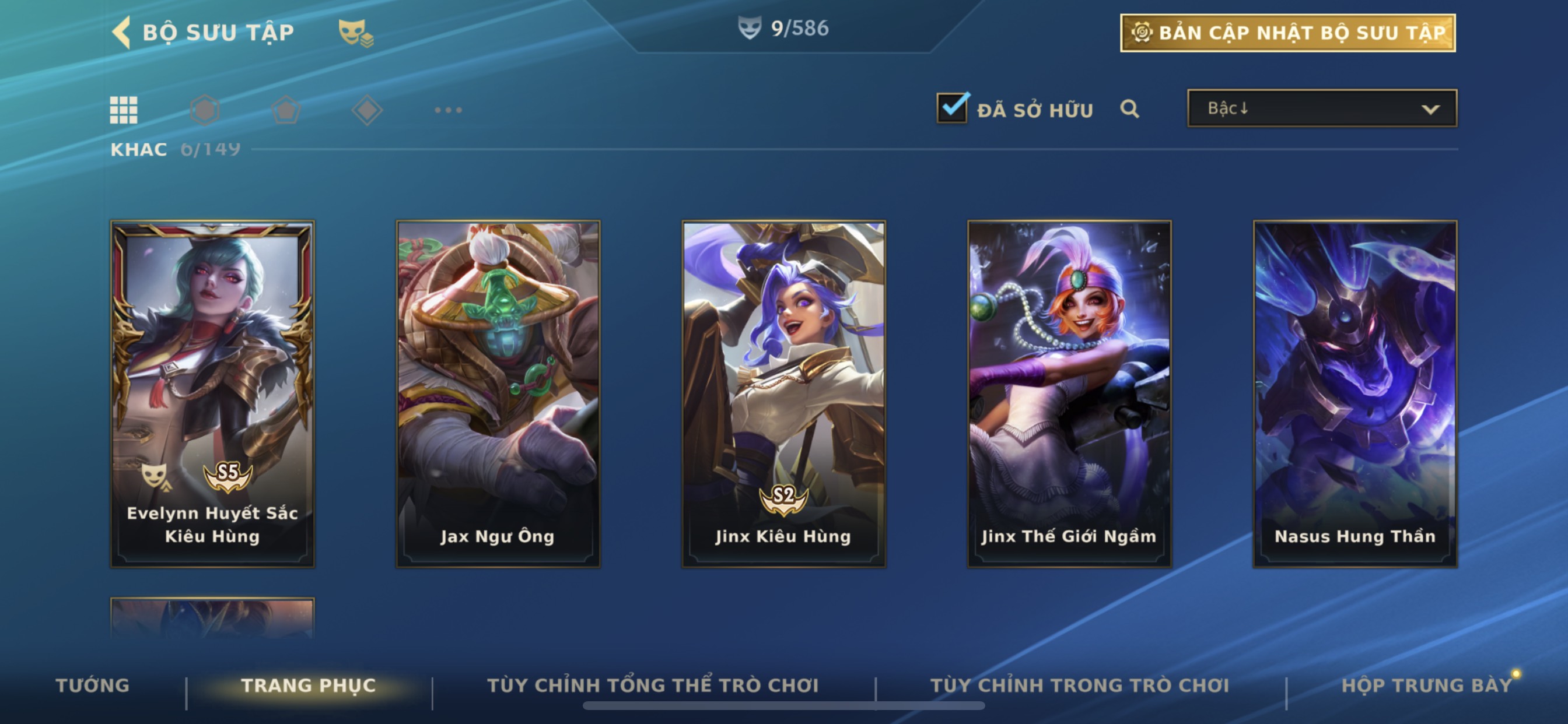The height and width of the screenshot is (724, 1568).
Task: Show more filters with three dots
Action: pyautogui.click(x=448, y=110)
